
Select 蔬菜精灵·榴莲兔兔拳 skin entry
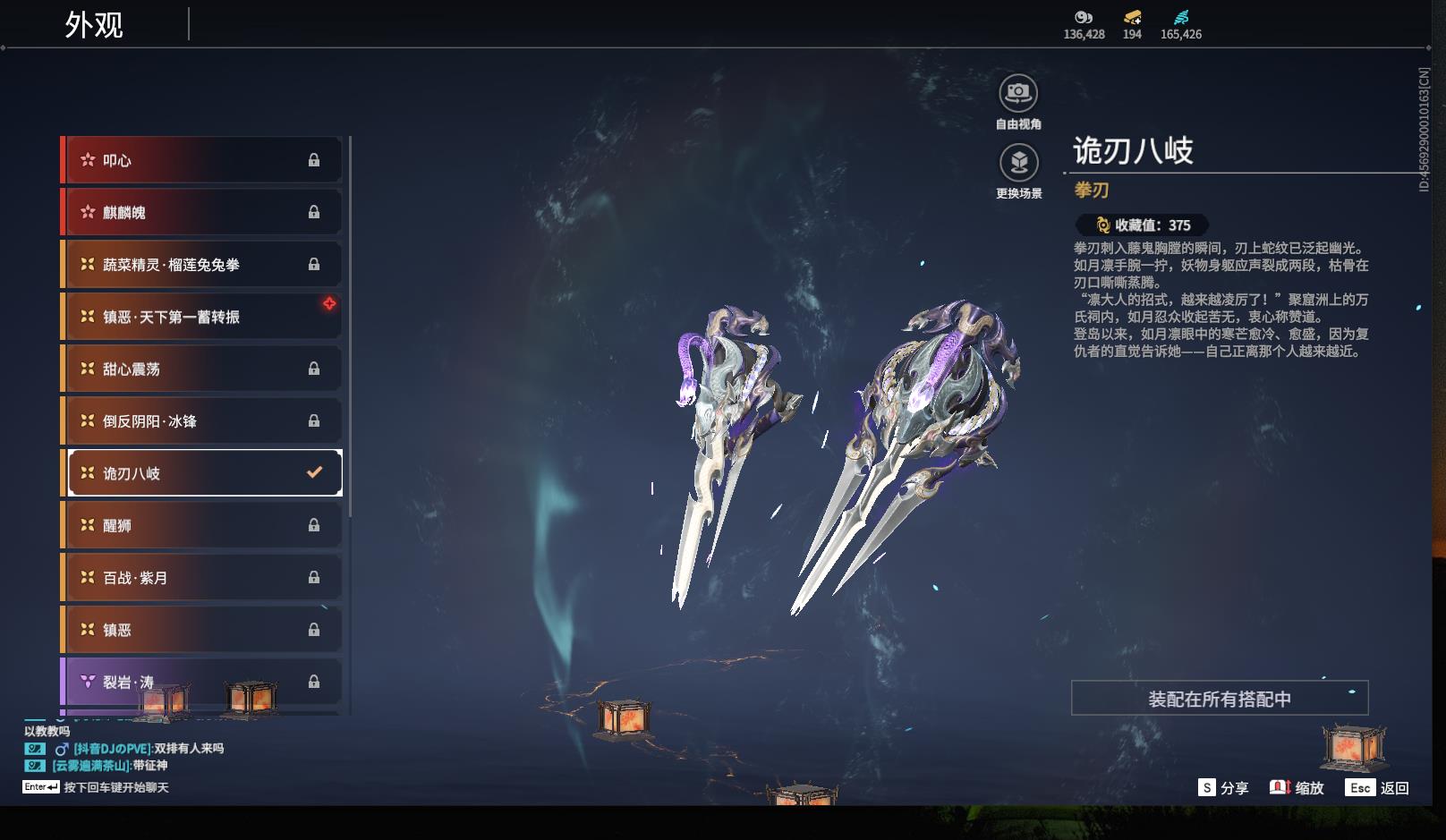(202, 265)
